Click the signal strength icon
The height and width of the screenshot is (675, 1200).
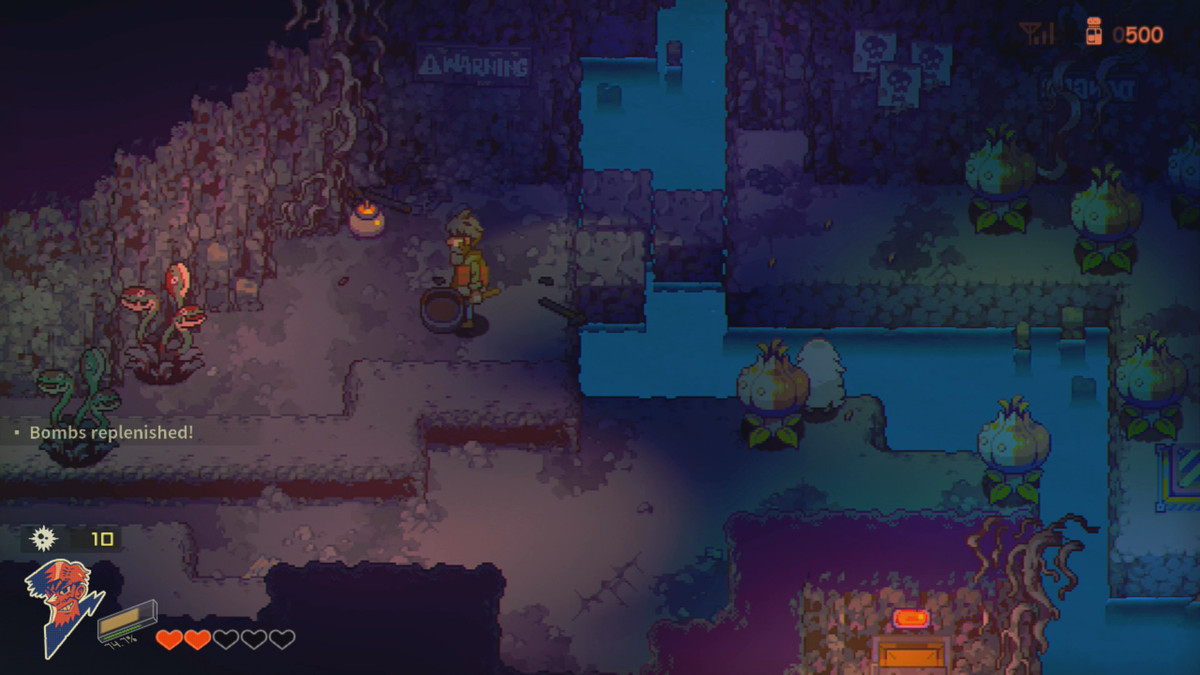click(x=1038, y=35)
